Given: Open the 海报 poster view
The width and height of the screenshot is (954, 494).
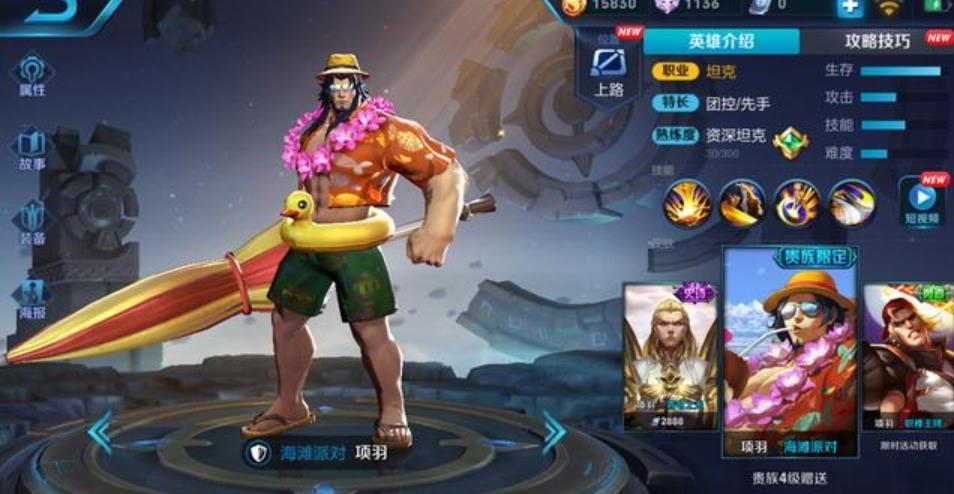Looking at the screenshot, I should (x=32, y=296).
